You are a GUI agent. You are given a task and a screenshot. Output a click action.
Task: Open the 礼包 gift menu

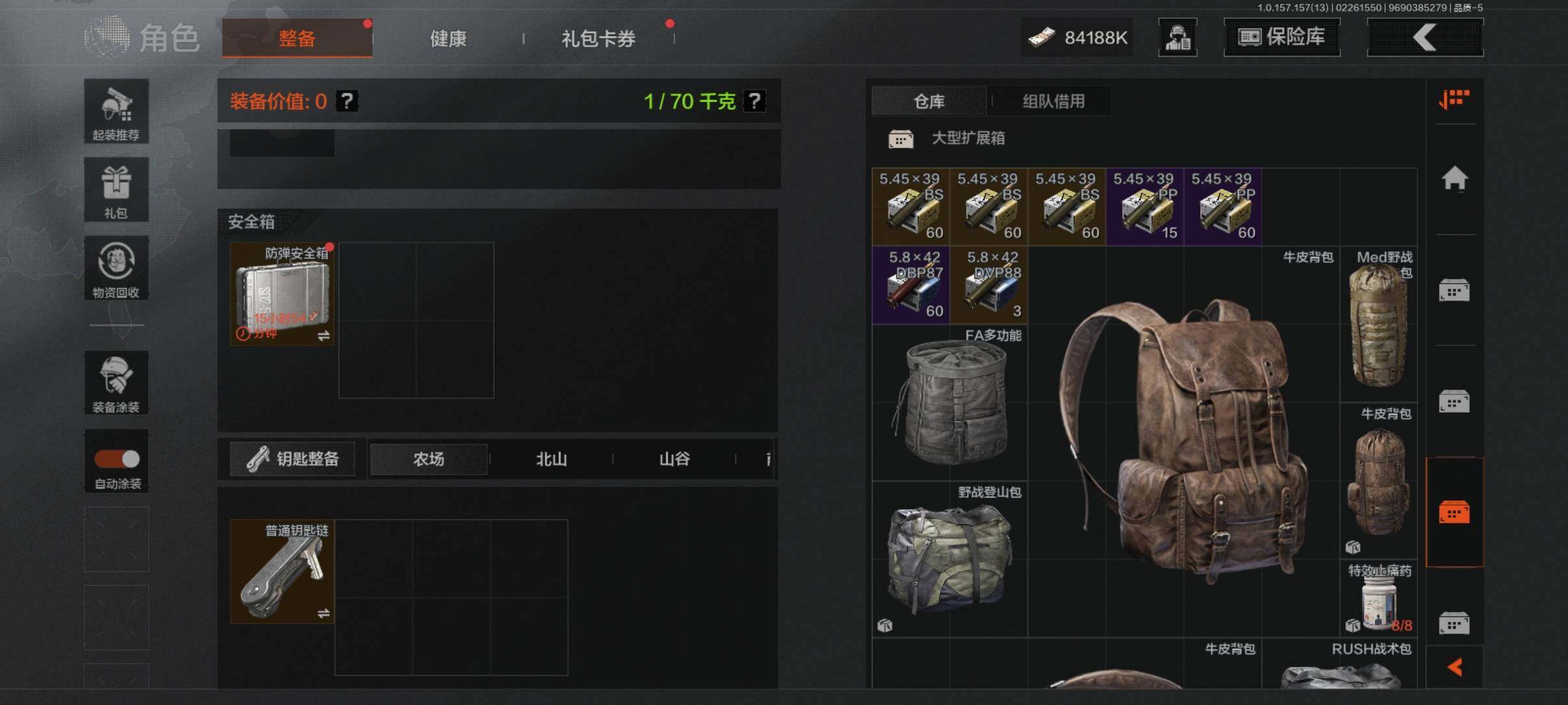(x=116, y=190)
